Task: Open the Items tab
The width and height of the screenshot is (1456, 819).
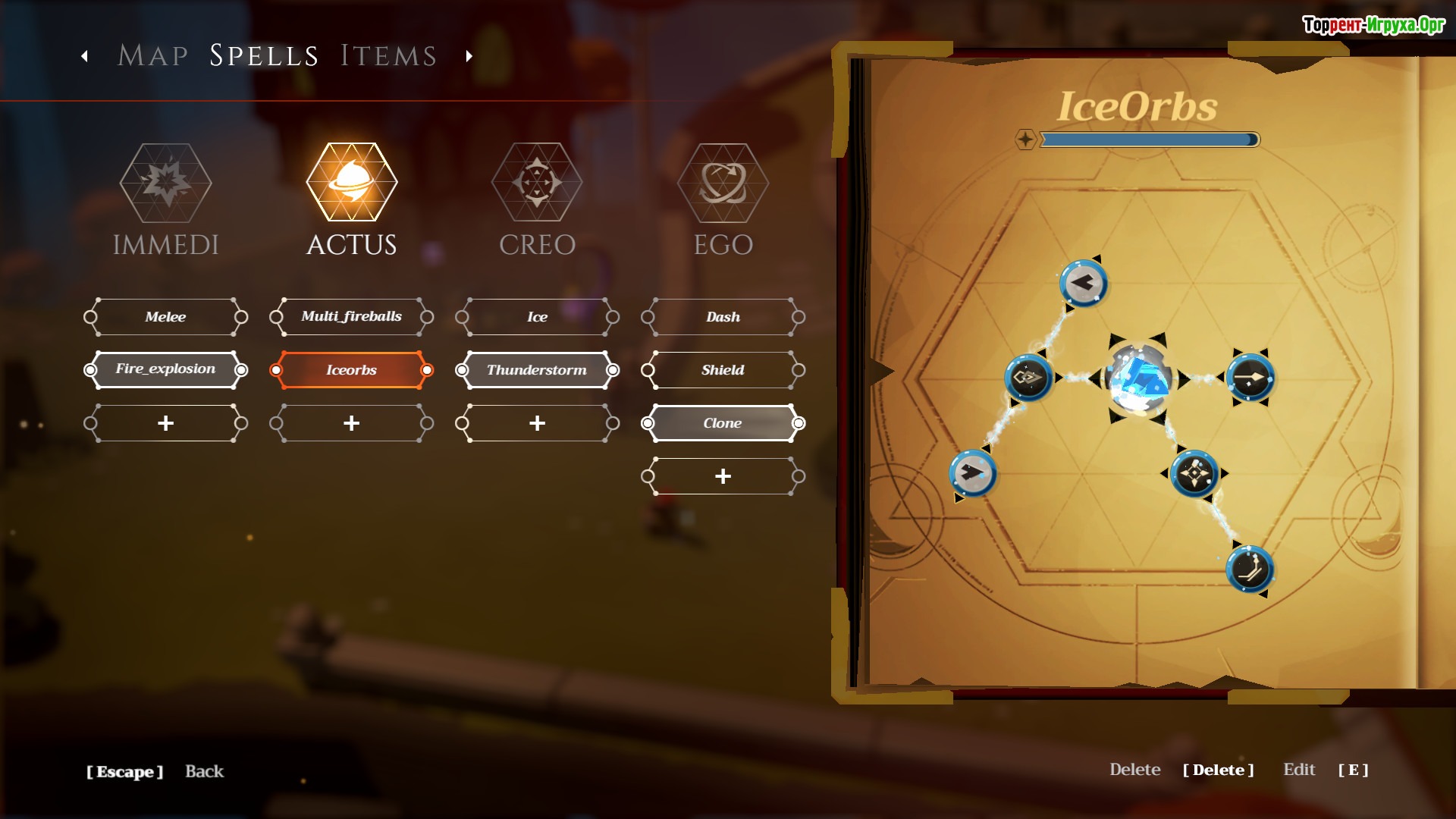Action: (x=388, y=55)
